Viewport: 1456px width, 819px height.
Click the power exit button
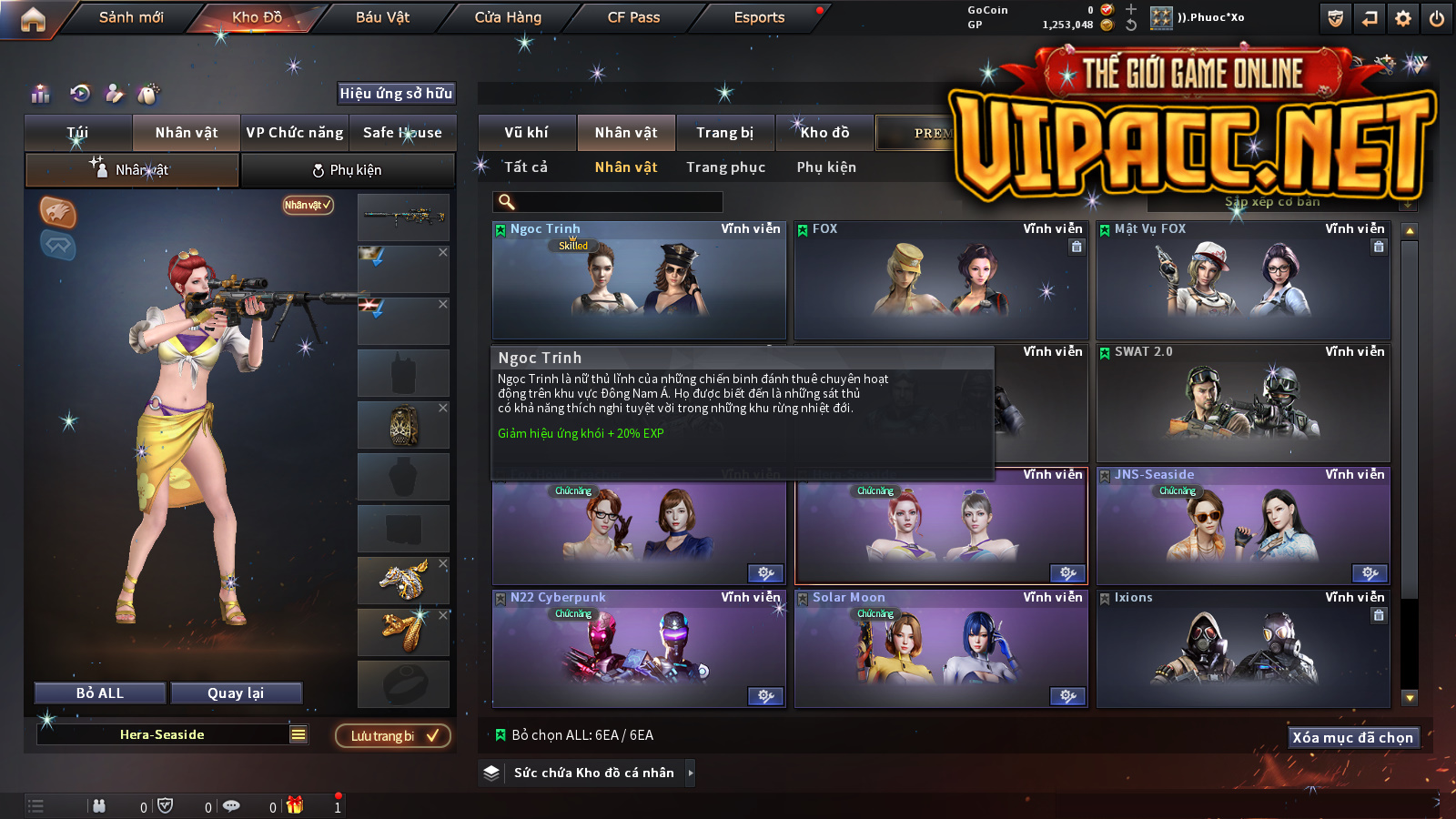click(x=1437, y=18)
